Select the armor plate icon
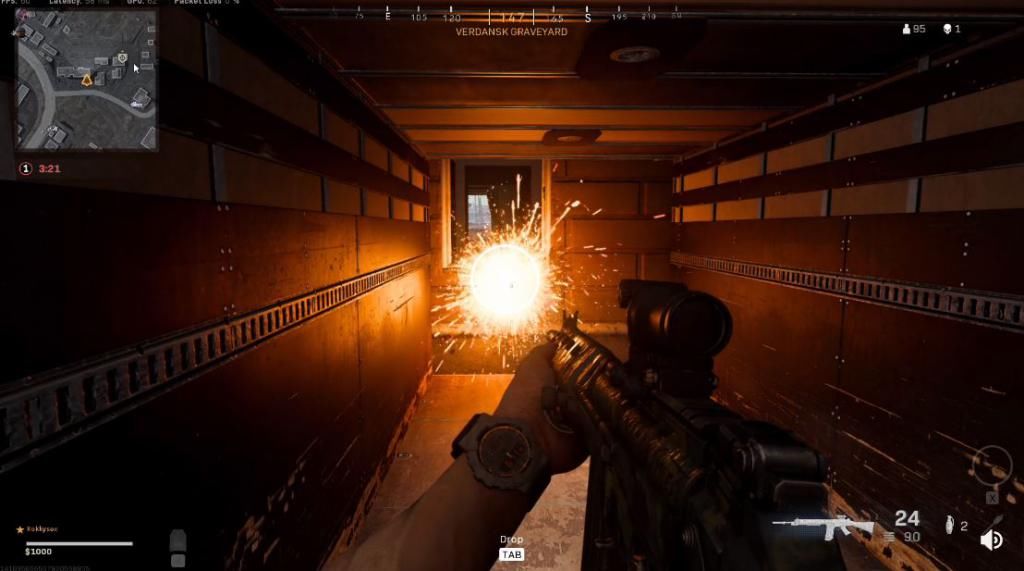 (178, 541)
